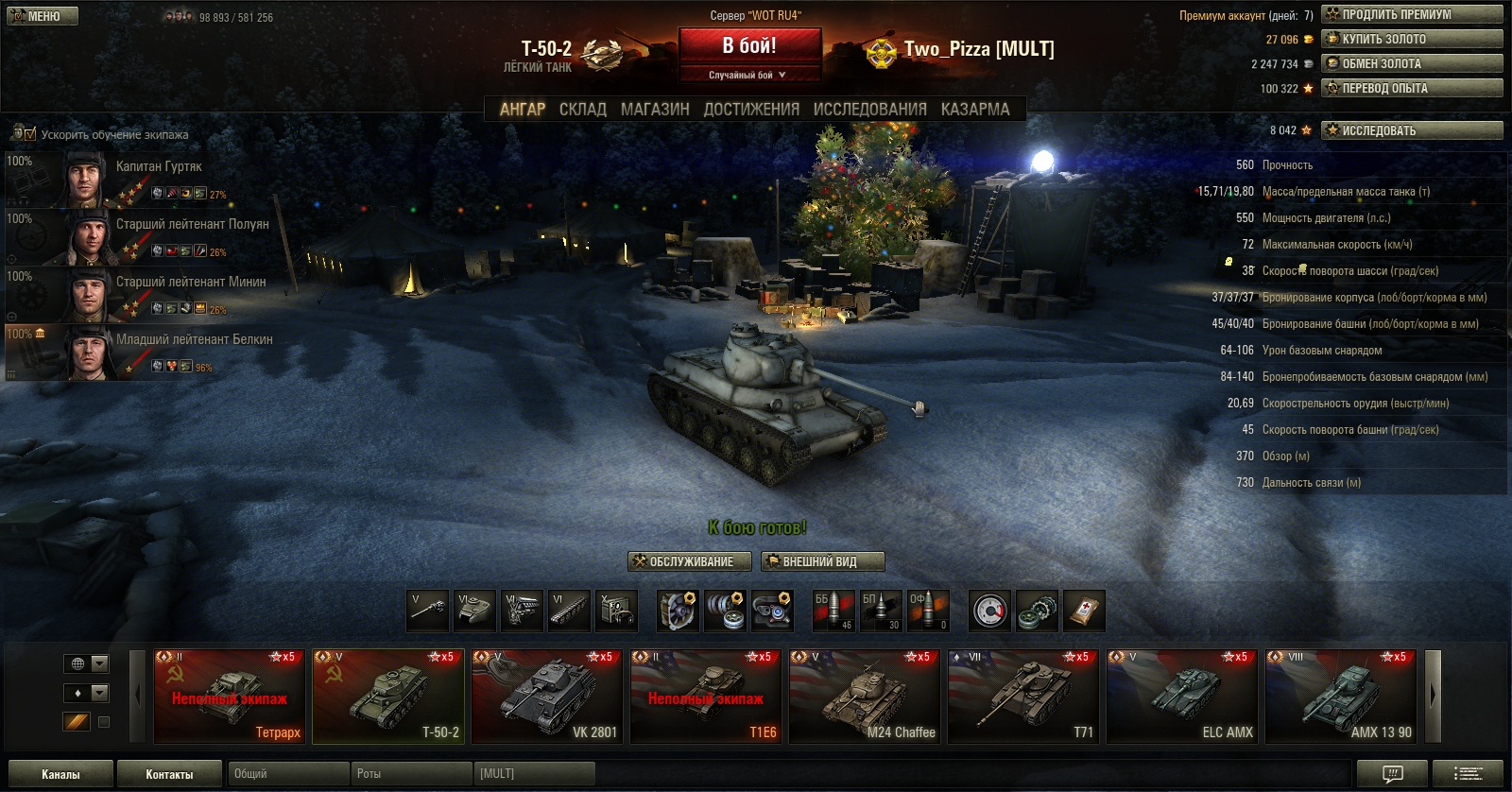This screenshot has width=1512, height=792.
Task: Choose the AMX 13 90 tank
Action: (1340, 697)
